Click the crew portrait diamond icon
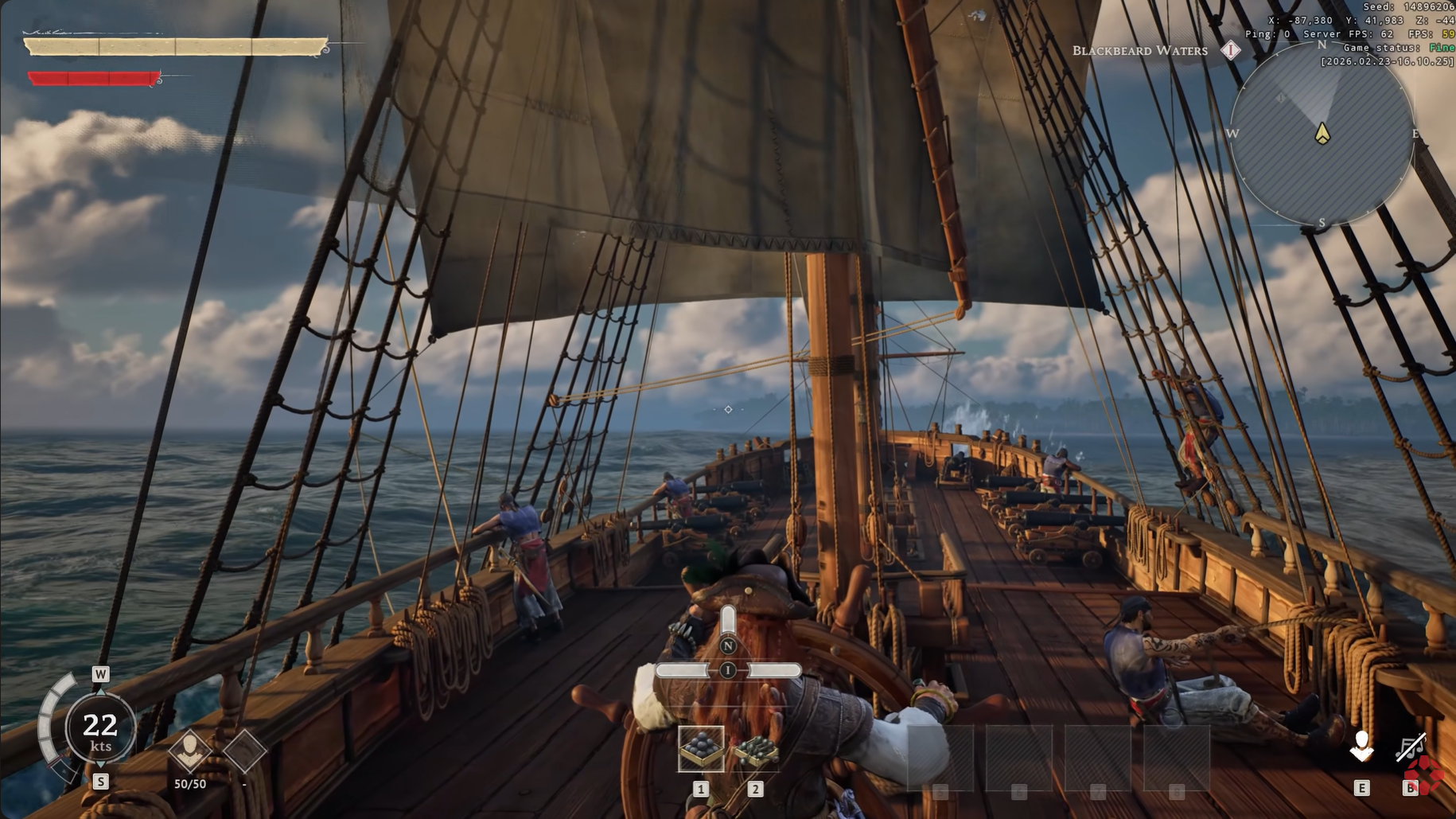The image size is (1456, 819). (190, 750)
